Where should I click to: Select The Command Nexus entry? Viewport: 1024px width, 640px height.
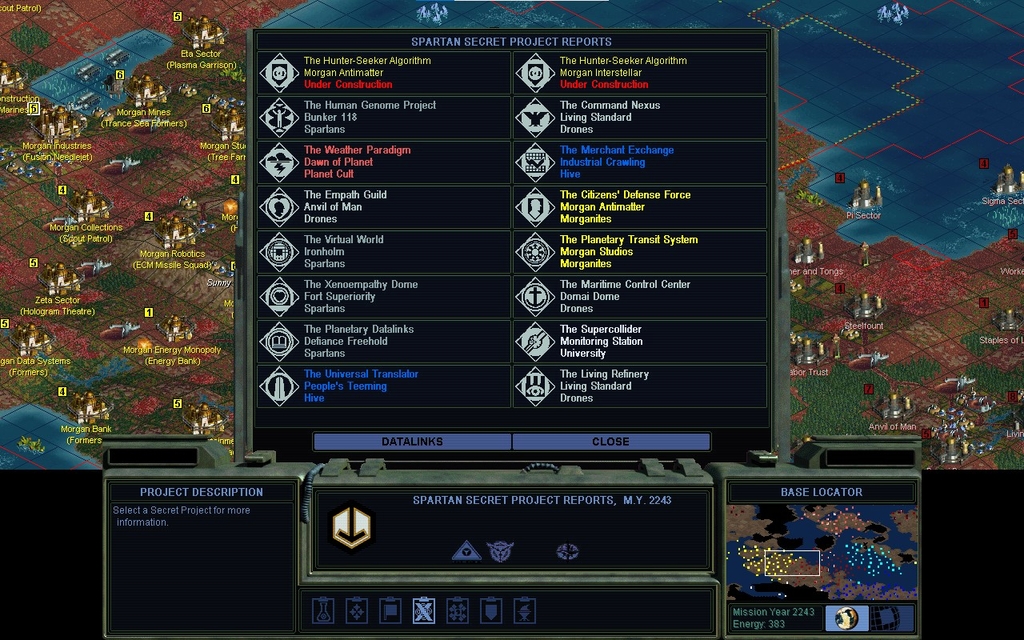pyautogui.click(x=640, y=117)
